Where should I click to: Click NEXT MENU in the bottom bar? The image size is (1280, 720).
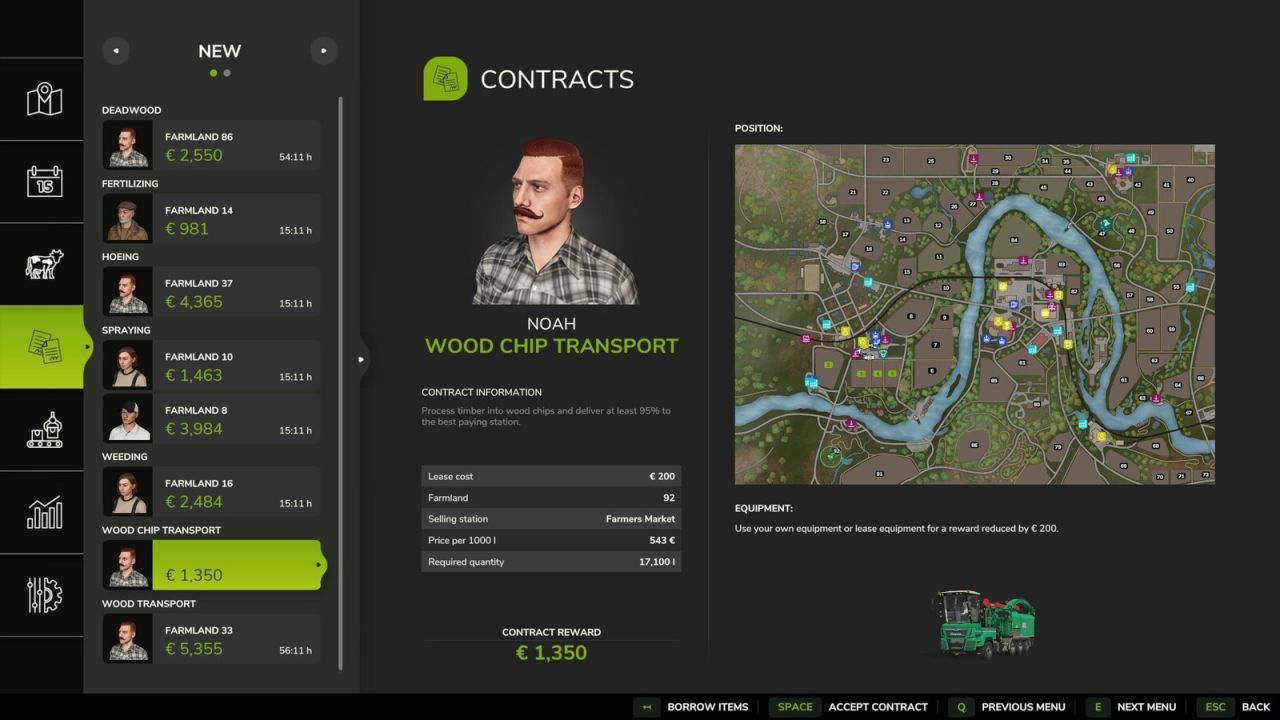click(x=1146, y=707)
